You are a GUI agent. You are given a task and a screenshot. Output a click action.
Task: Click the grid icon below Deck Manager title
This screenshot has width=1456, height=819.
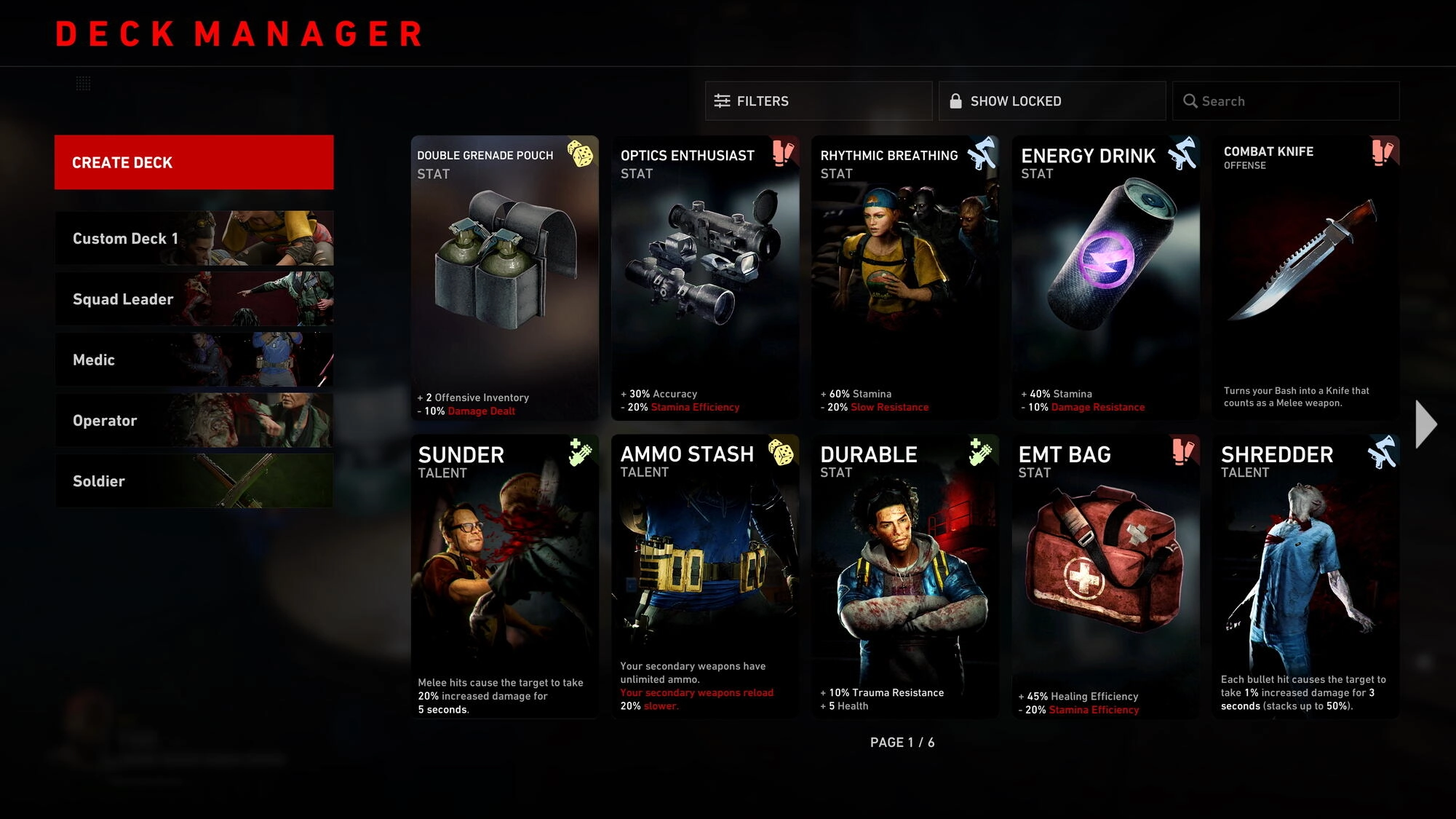tap(85, 84)
